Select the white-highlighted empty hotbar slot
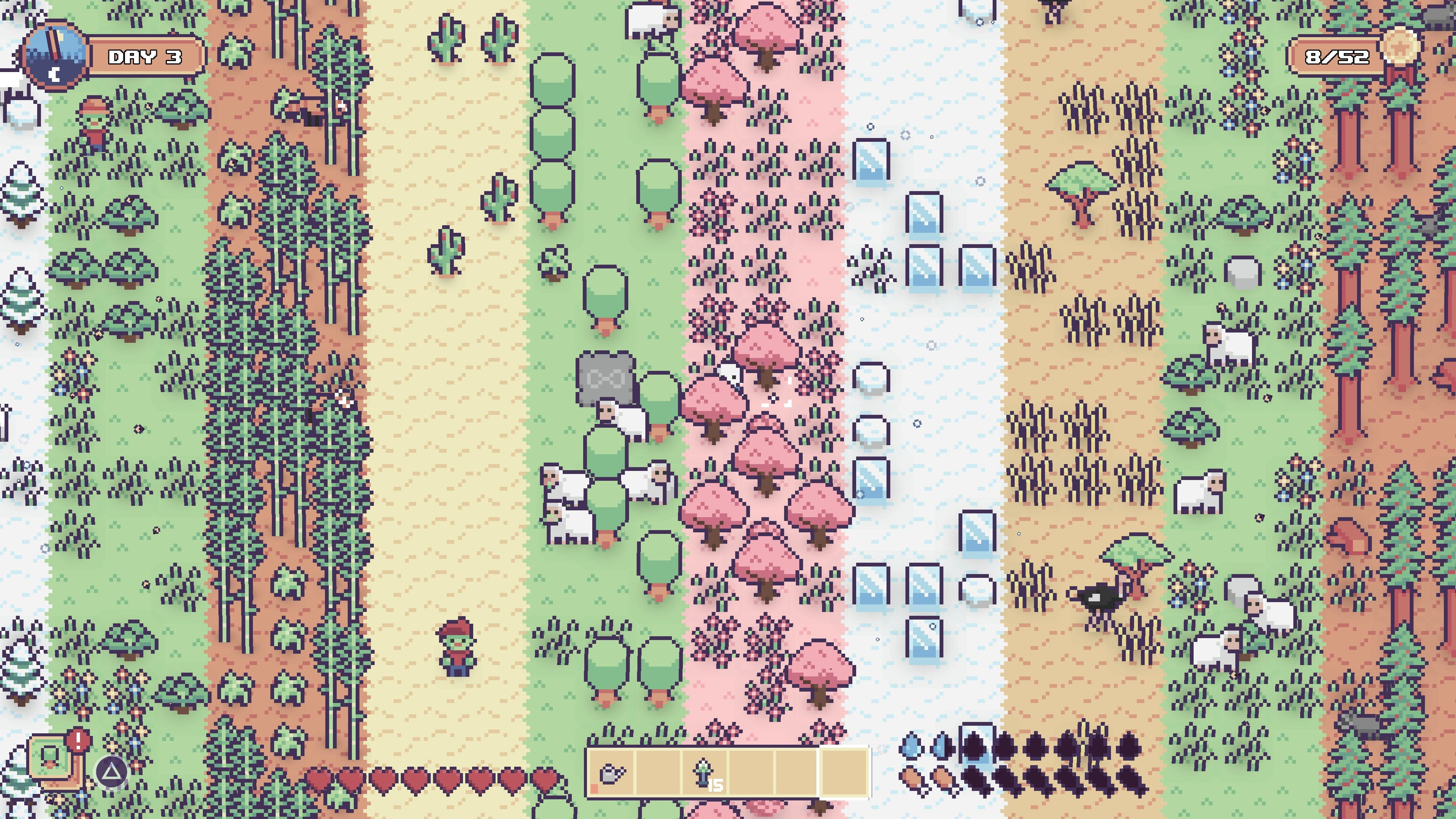Image resolution: width=1456 pixels, height=819 pixels. (844, 773)
